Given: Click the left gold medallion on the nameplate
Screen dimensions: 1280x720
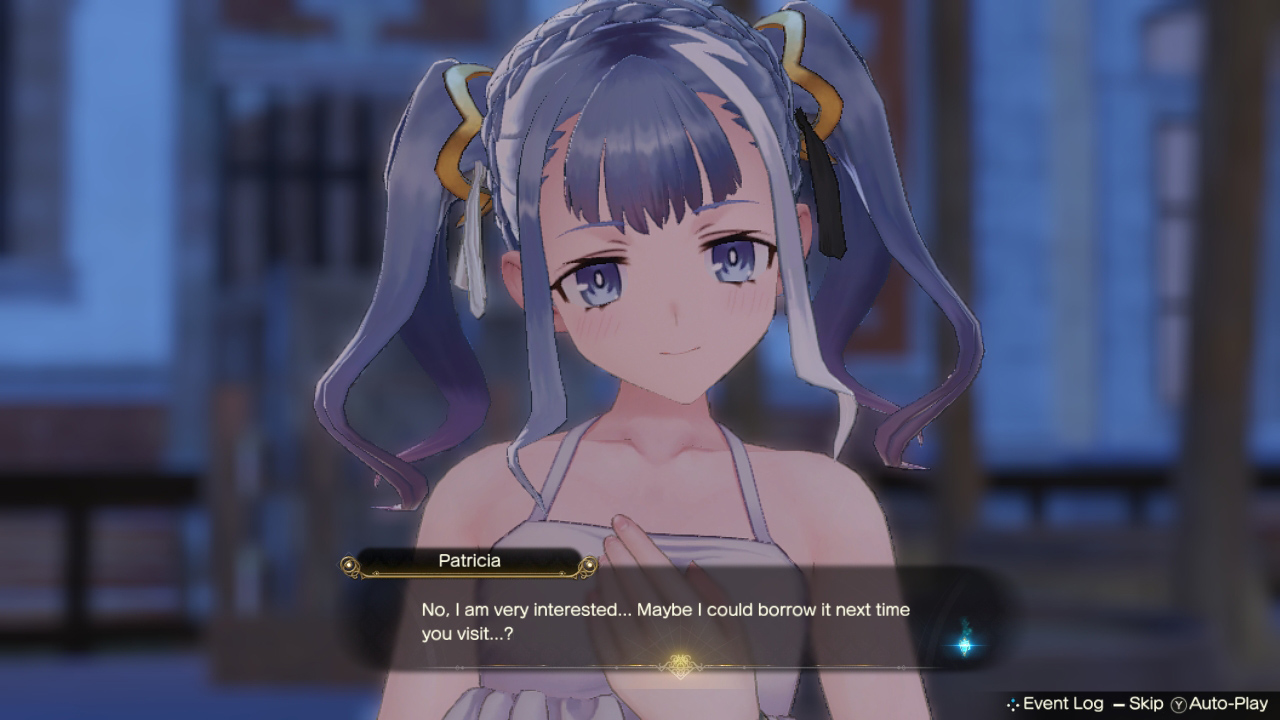Looking at the screenshot, I should pos(350,565).
